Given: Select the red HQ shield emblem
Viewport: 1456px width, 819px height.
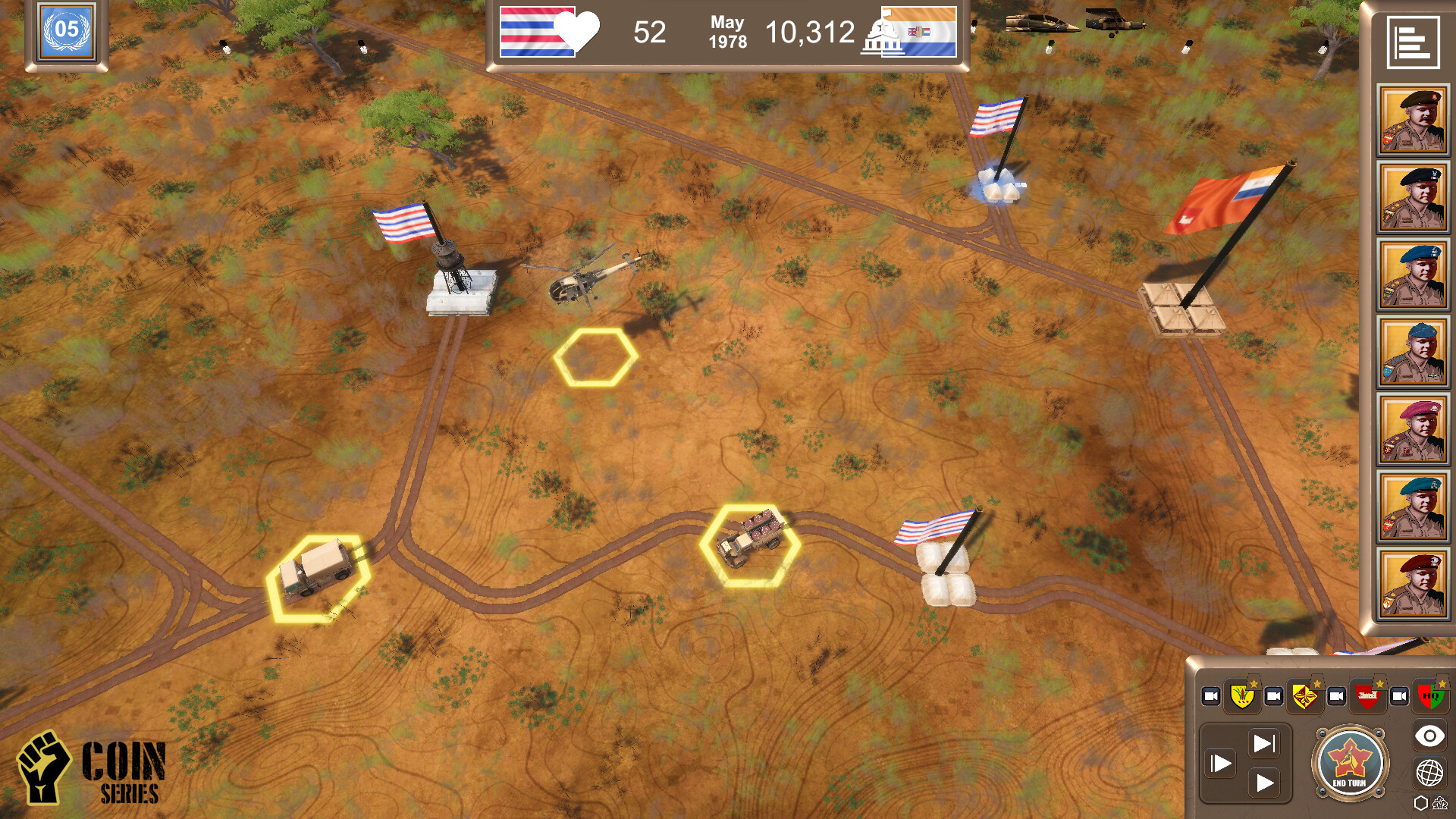Looking at the screenshot, I should pyautogui.click(x=1429, y=695).
